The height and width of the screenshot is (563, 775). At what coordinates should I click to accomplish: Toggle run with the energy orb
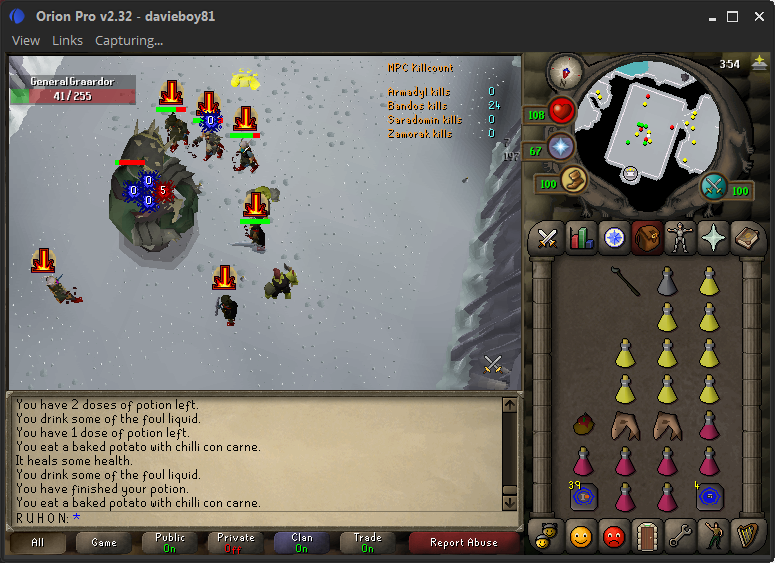coord(572,181)
